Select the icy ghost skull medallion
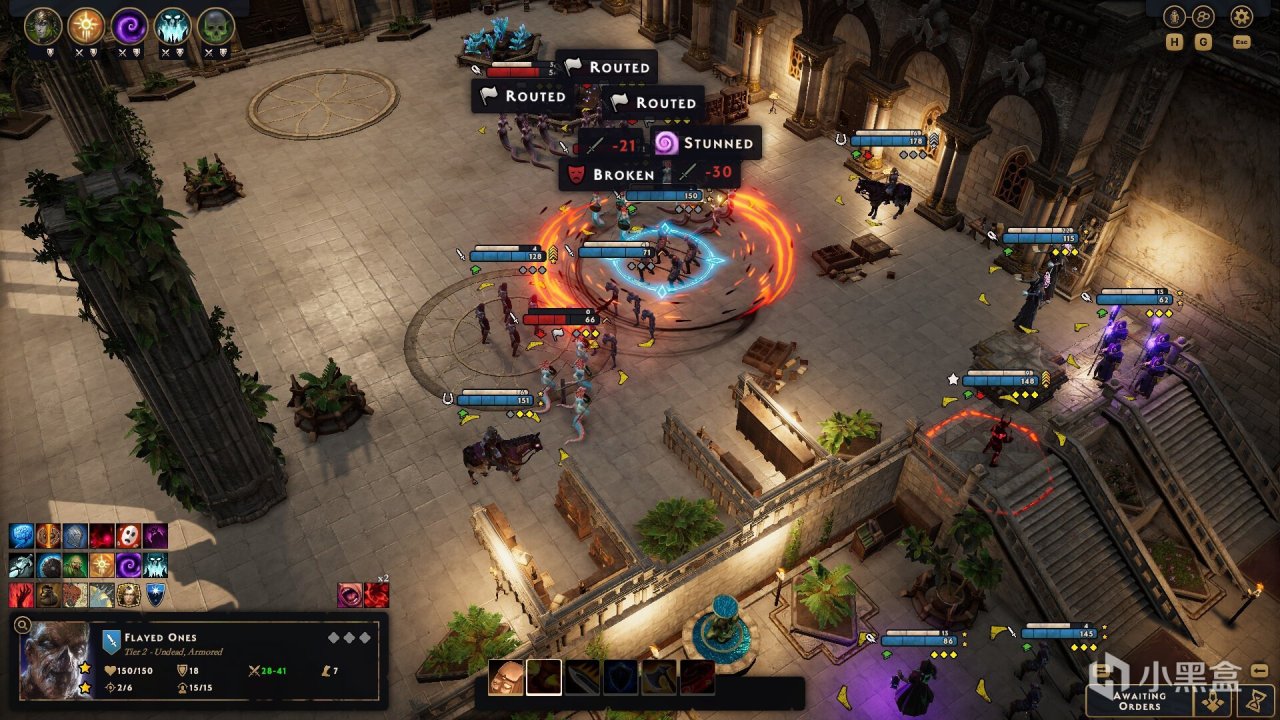Image resolution: width=1280 pixels, height=720 pixels. (x=172, y=24)
